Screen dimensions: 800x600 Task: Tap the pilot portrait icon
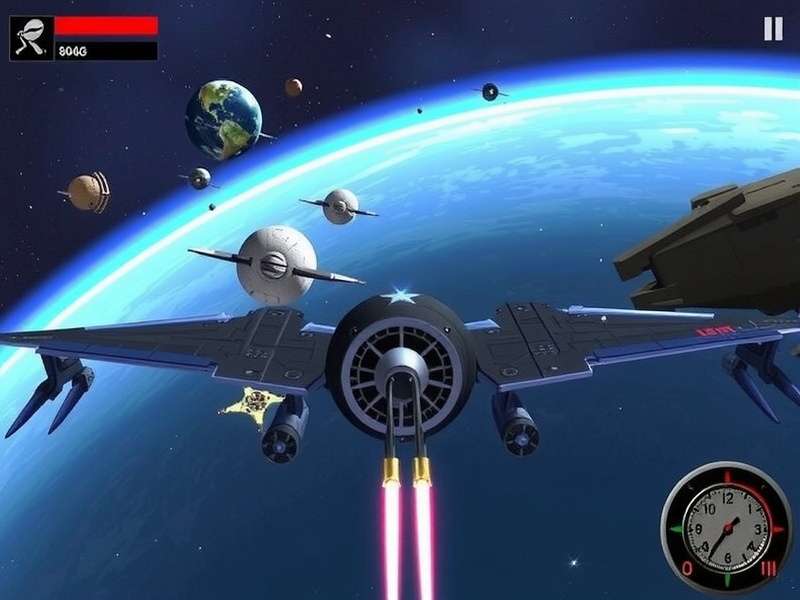(x=31, y=38)
